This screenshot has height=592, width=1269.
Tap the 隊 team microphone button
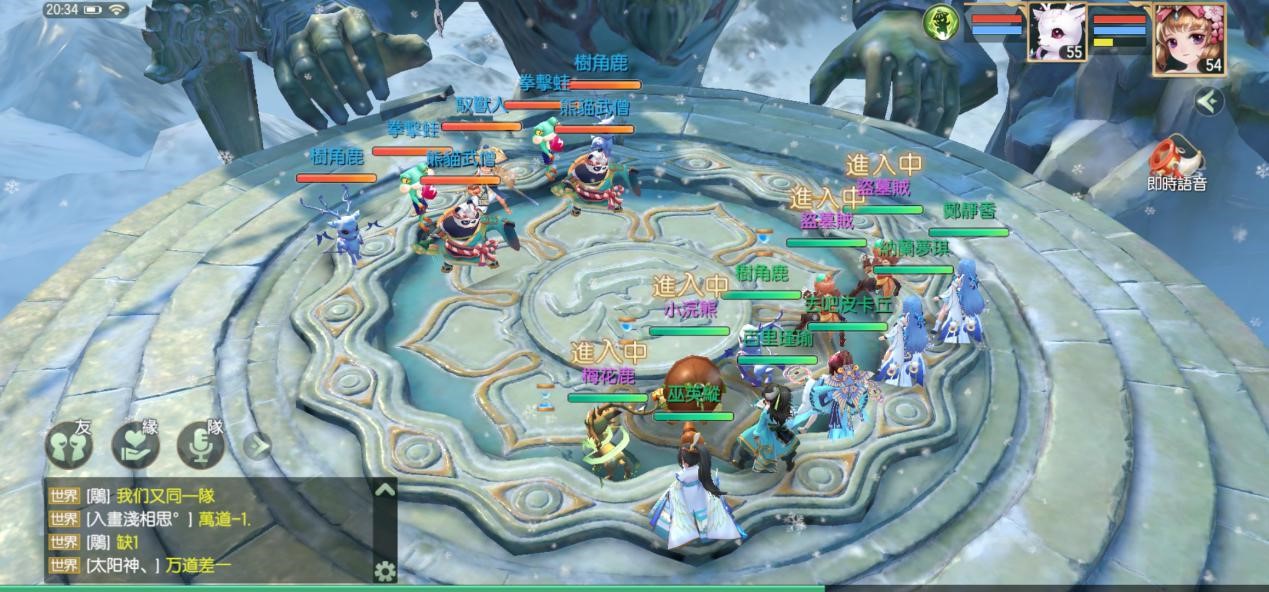tap(201, 445)
